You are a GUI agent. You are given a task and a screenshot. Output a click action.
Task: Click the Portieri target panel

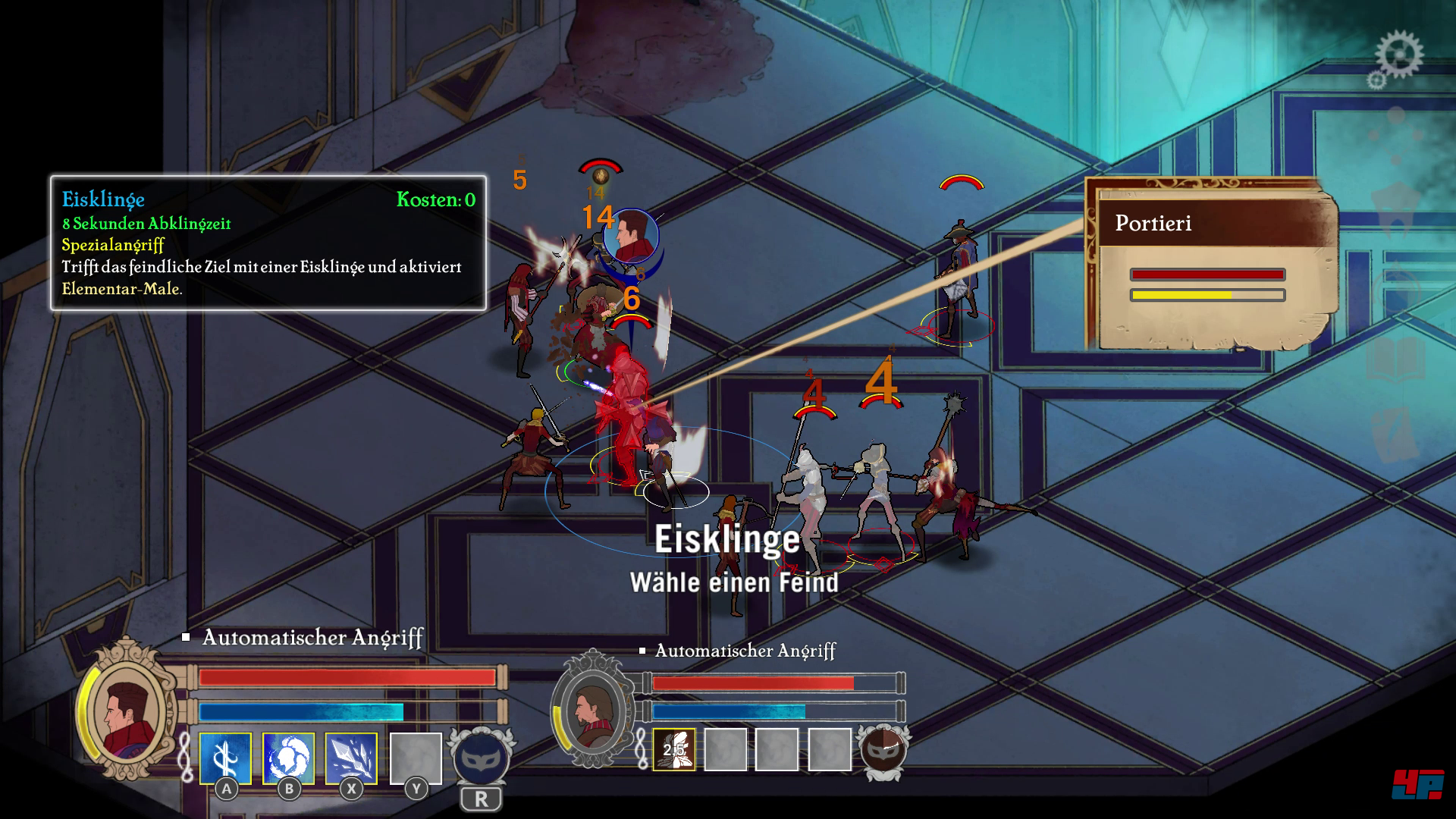point(1211,265)
